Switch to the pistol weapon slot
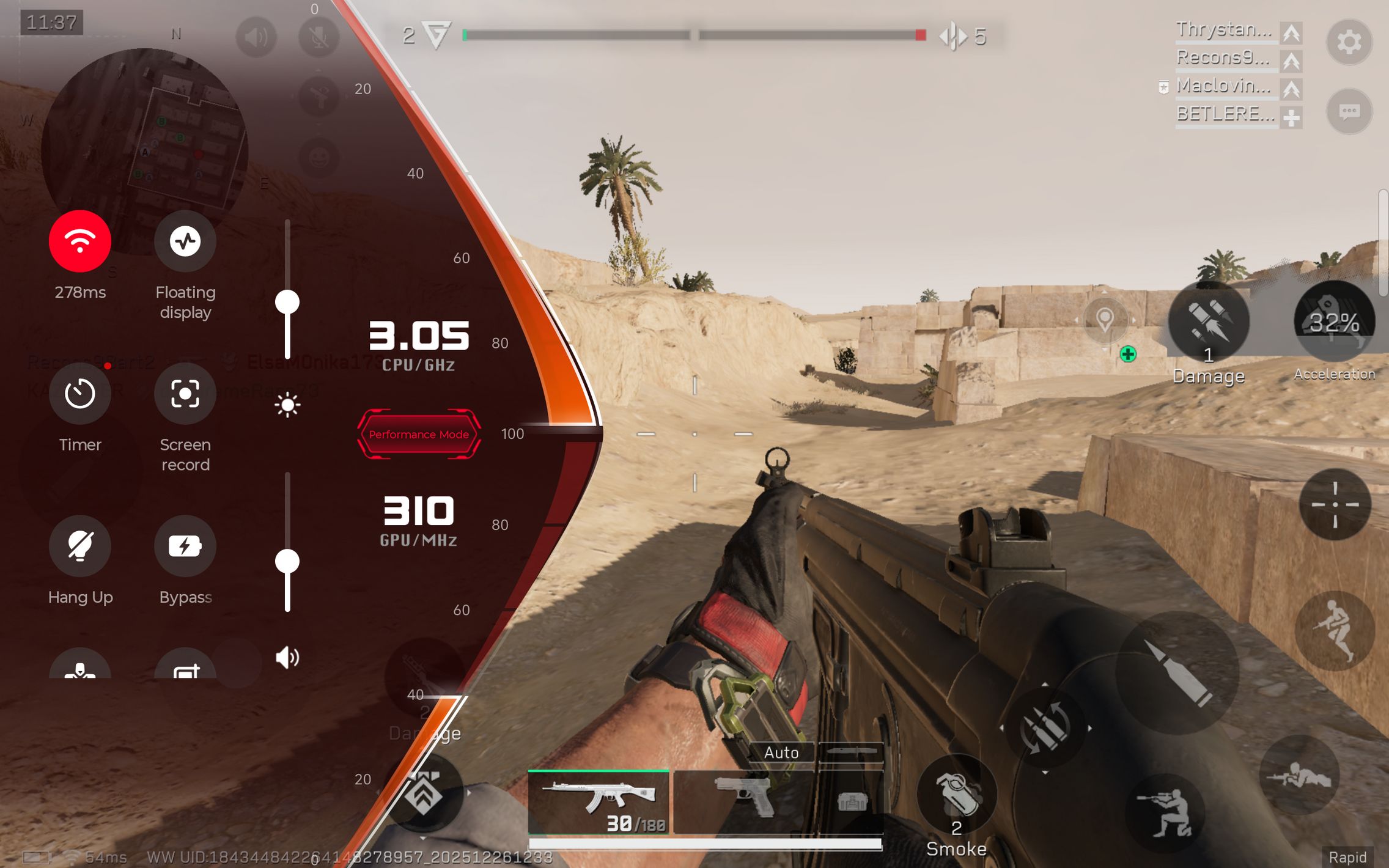Image resolution: width=1389 pixels, height=868 pixels. click(x=743, y=802)
